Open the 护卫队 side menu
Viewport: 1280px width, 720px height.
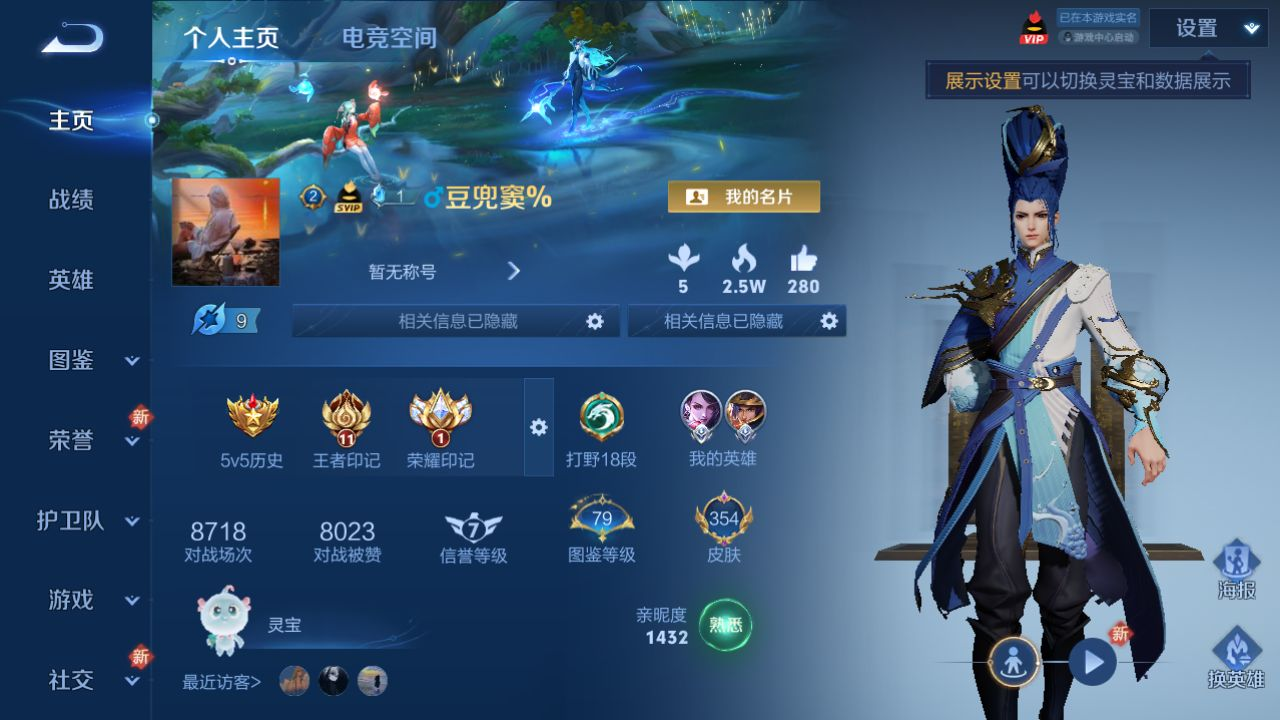pos(88,521)
